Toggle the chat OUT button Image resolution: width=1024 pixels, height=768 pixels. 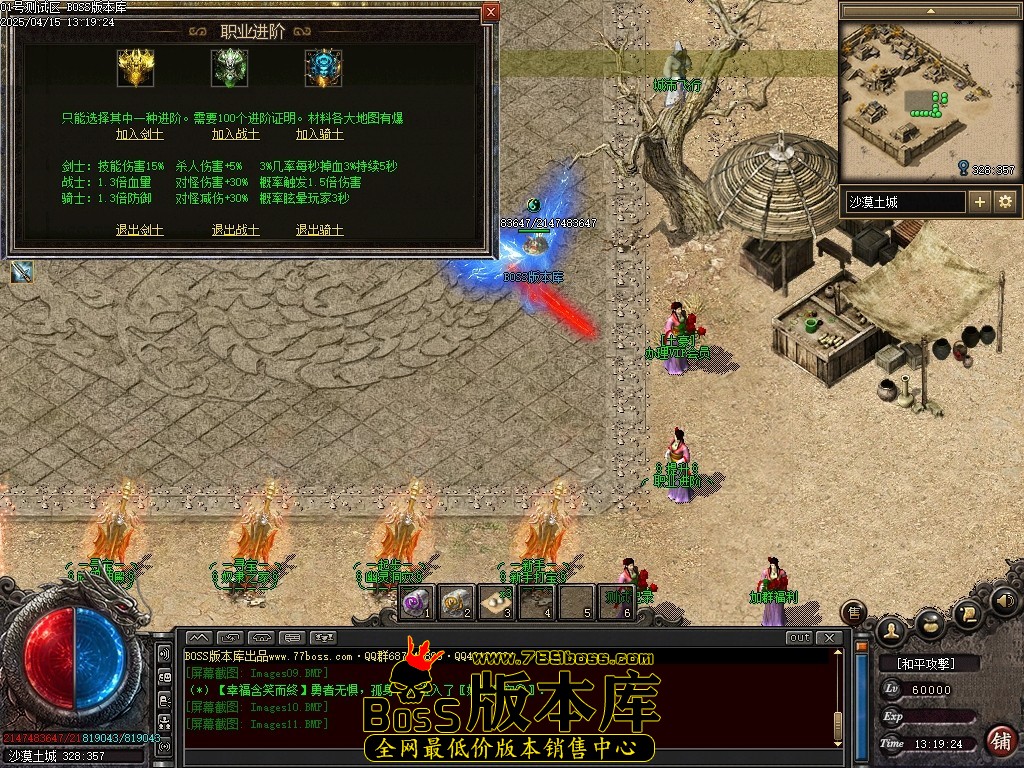tap(799, 638)
